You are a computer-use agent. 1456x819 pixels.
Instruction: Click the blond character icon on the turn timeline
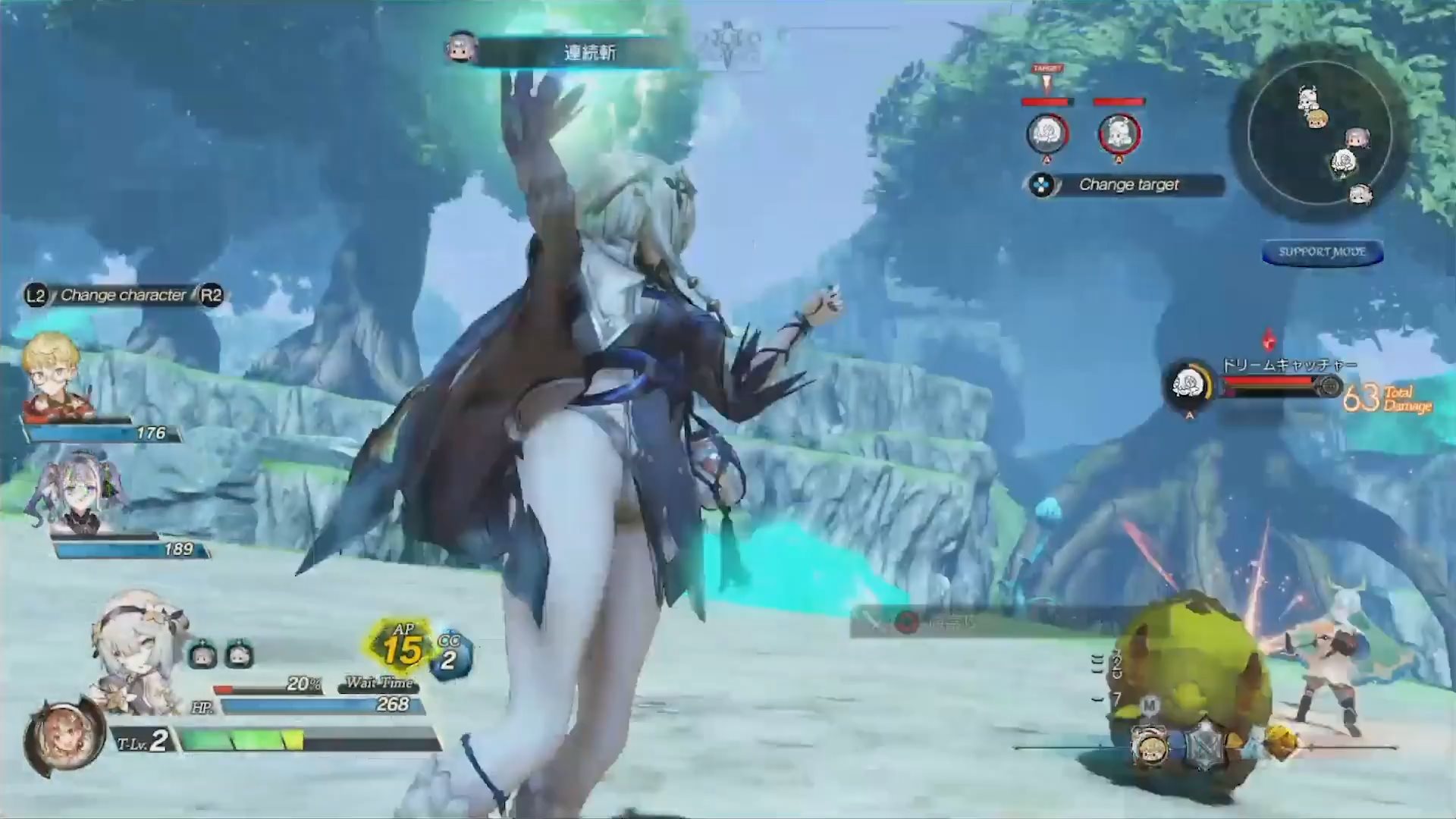click(1149, 745)
